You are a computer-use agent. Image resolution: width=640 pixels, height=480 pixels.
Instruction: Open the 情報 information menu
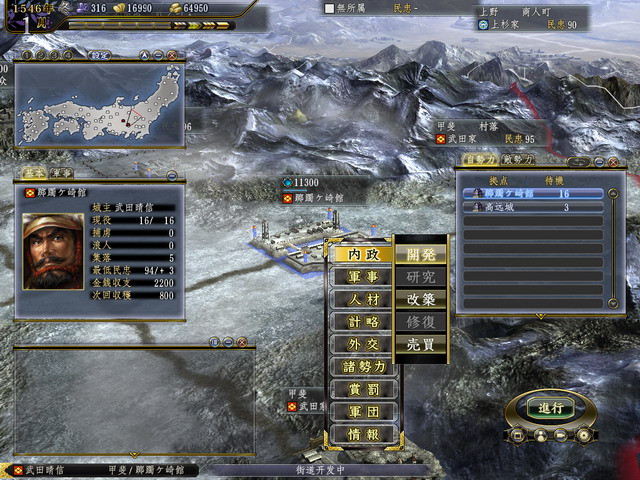(360, 433)
